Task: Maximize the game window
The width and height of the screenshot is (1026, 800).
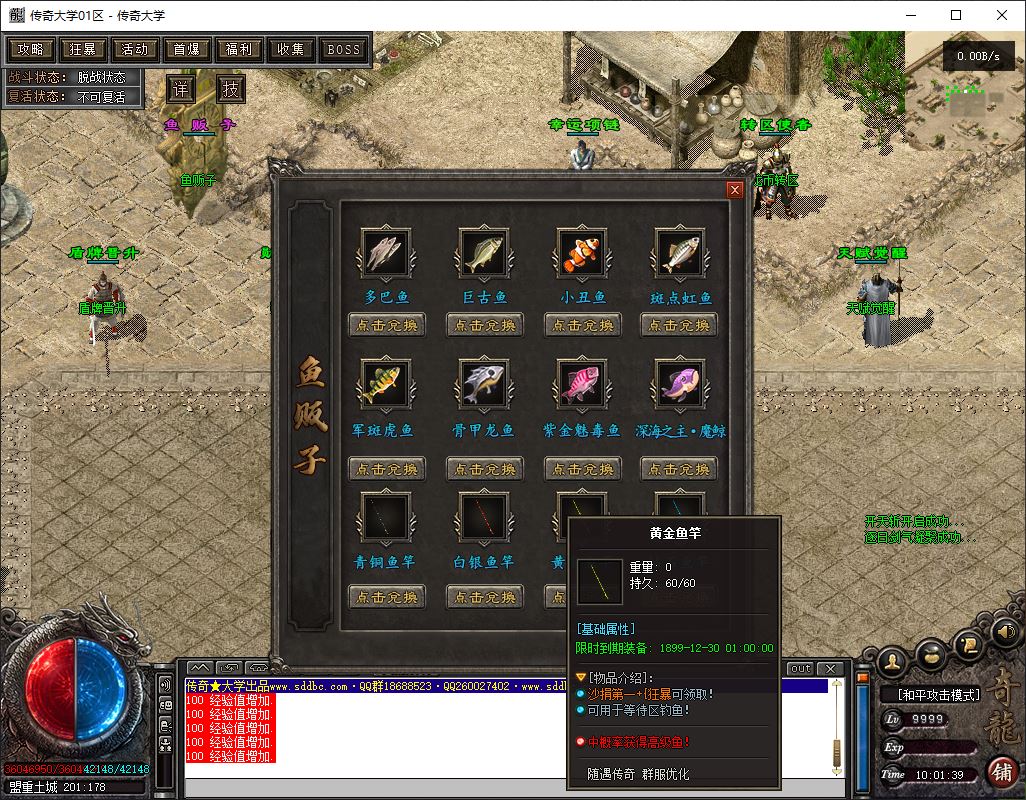Action: 956,15
